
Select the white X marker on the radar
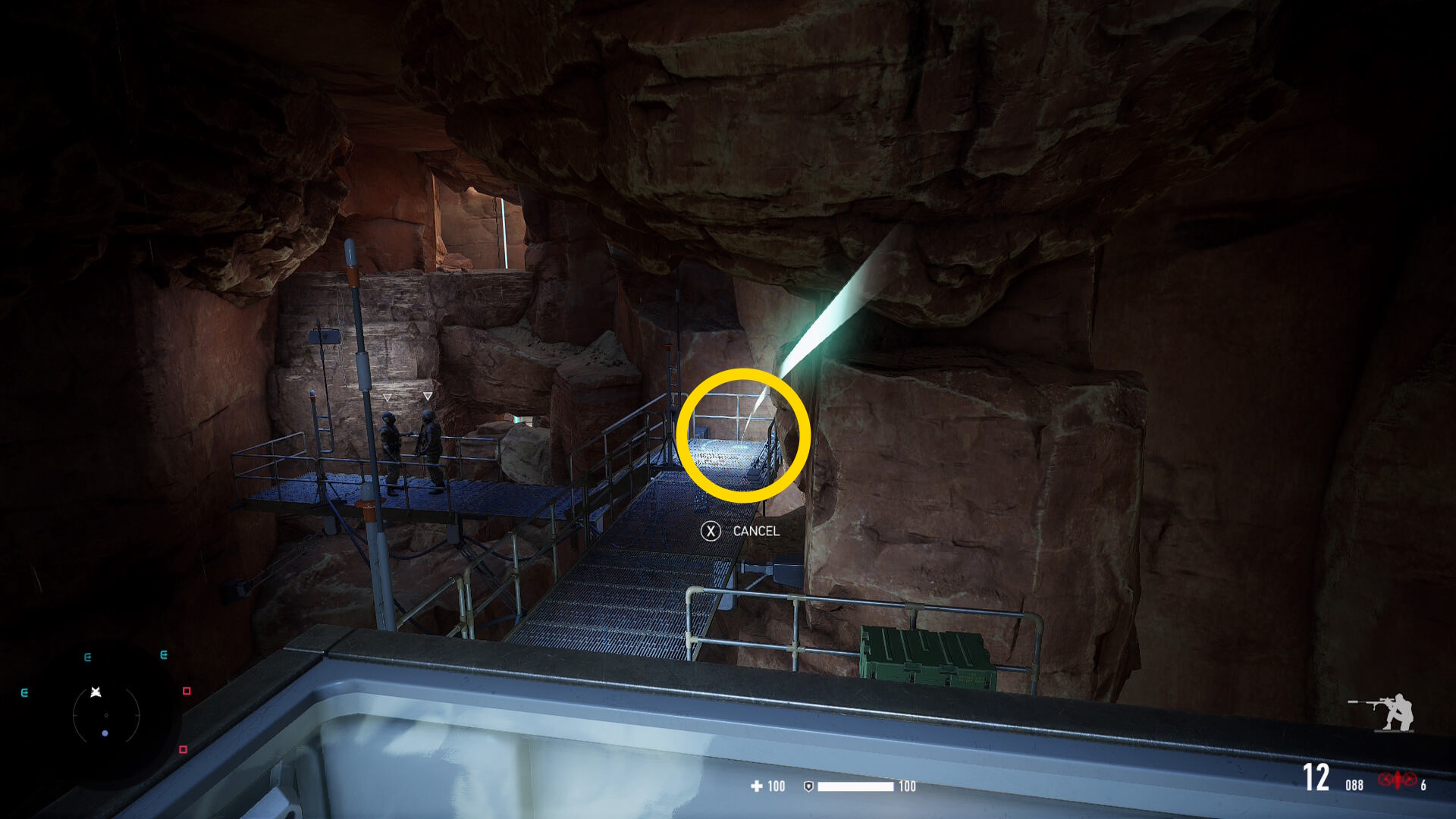click(96, 692)
